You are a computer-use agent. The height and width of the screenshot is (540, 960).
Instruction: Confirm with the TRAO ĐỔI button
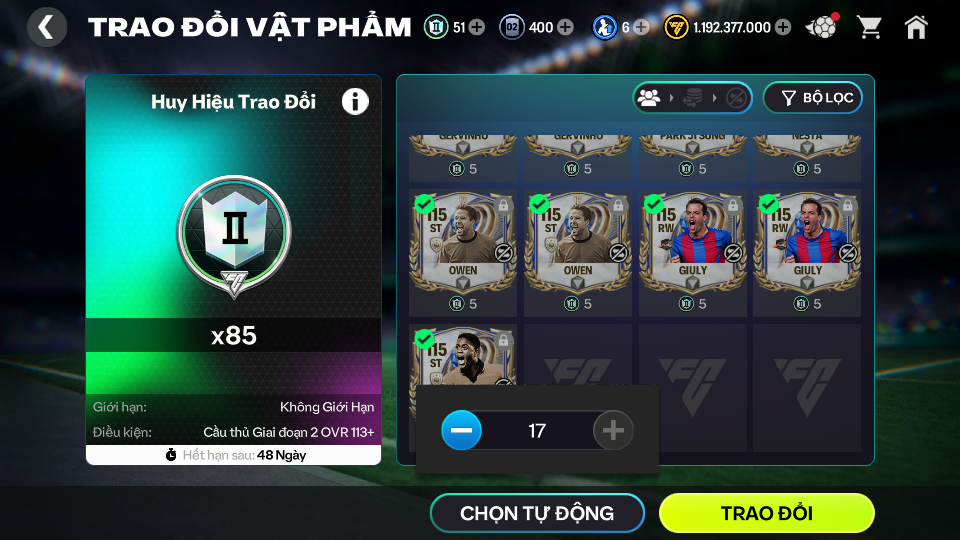pyautogui.click(x=766, y=513)
